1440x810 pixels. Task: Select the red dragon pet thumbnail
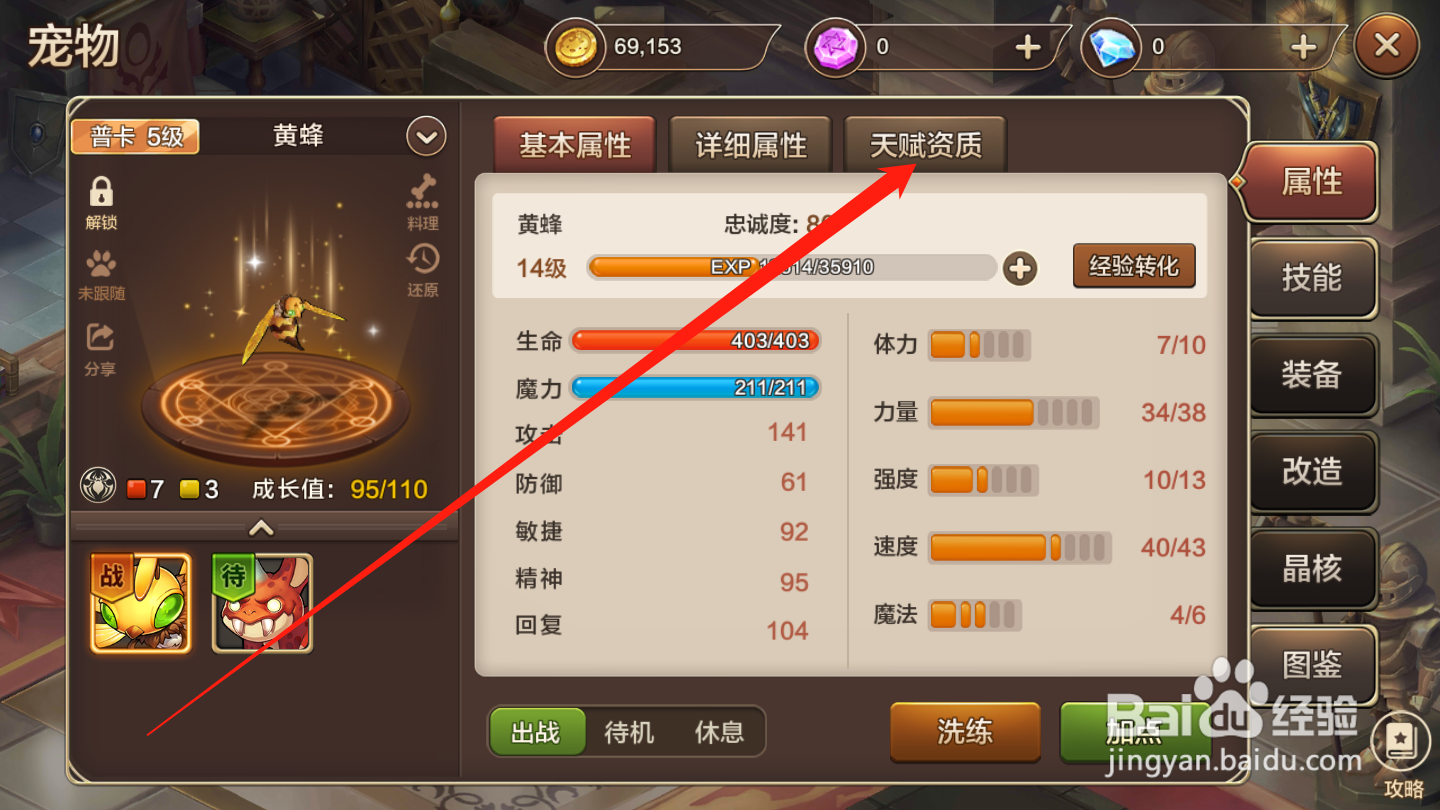(262, 603)
